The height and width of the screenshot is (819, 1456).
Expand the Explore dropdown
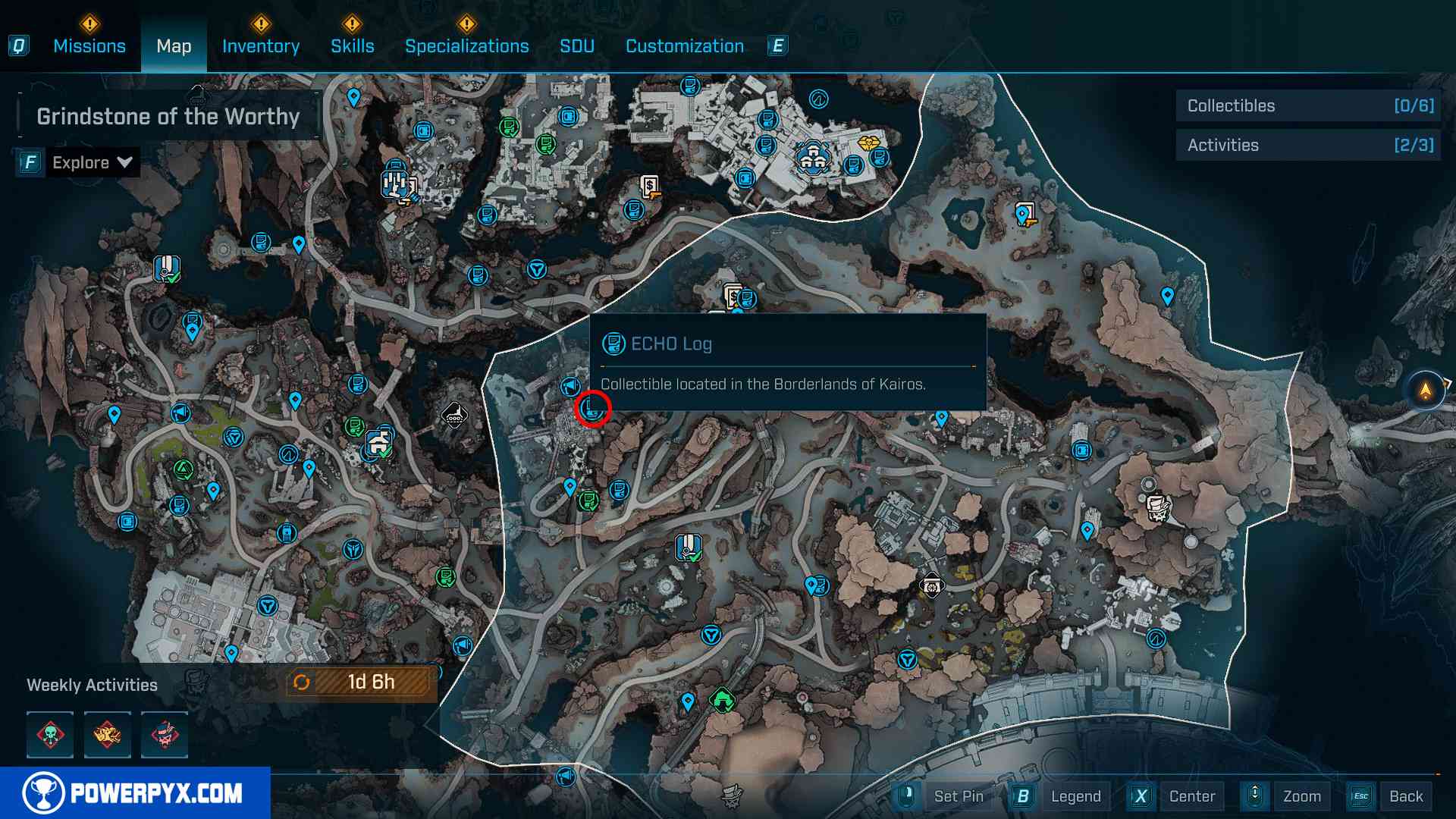91,162
